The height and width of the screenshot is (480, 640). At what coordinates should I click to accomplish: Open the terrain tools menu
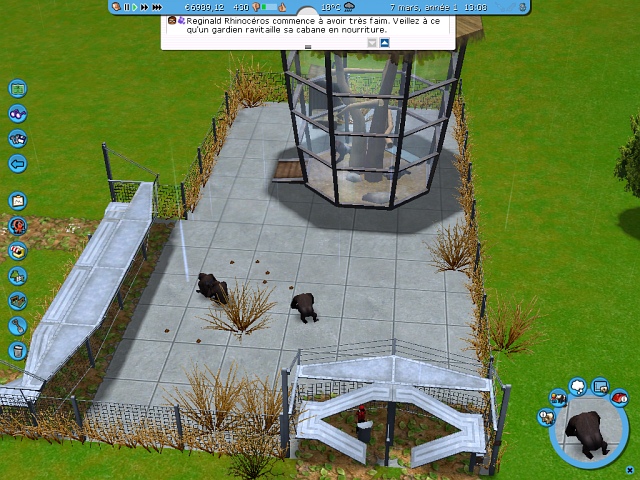17,300
